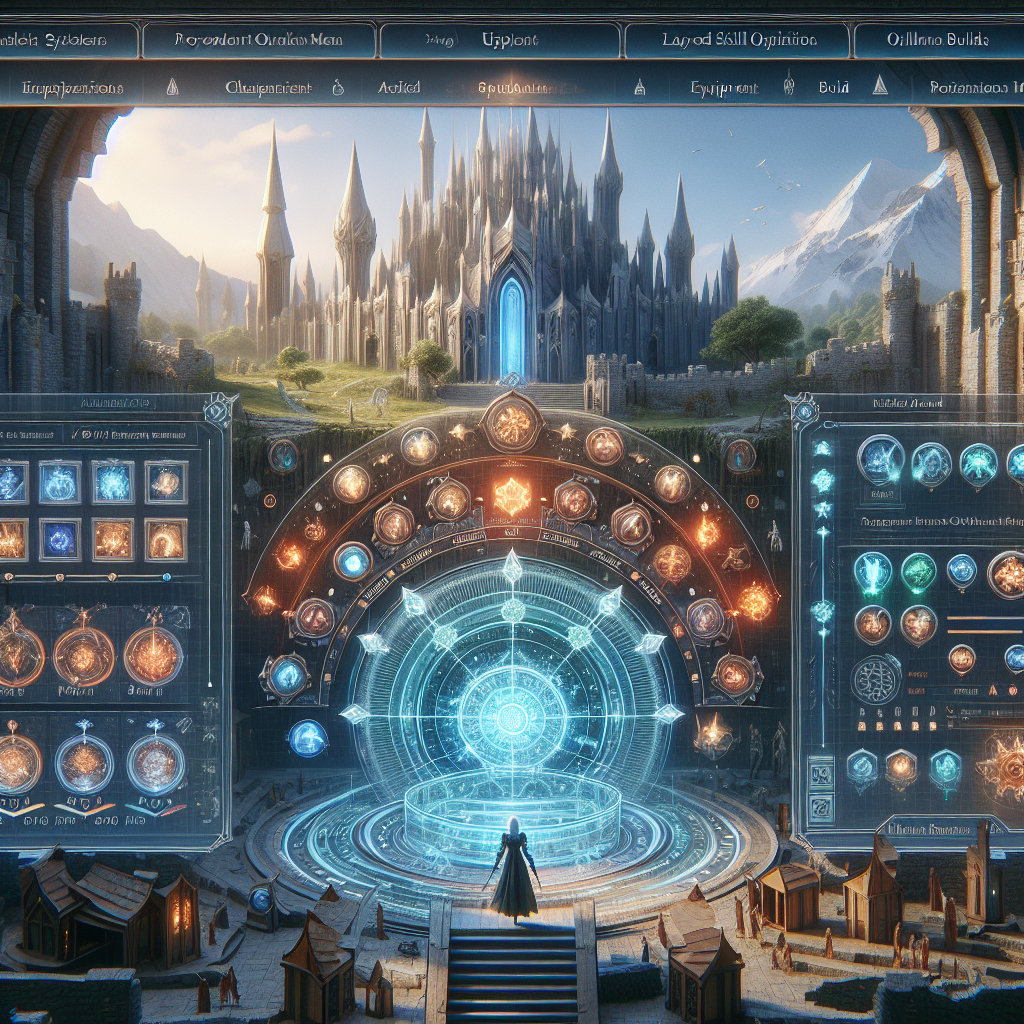Activate the glowing orange hexagram inside the skill arc
Viewport: 1024px width, 1024px height.
(511, 496)
